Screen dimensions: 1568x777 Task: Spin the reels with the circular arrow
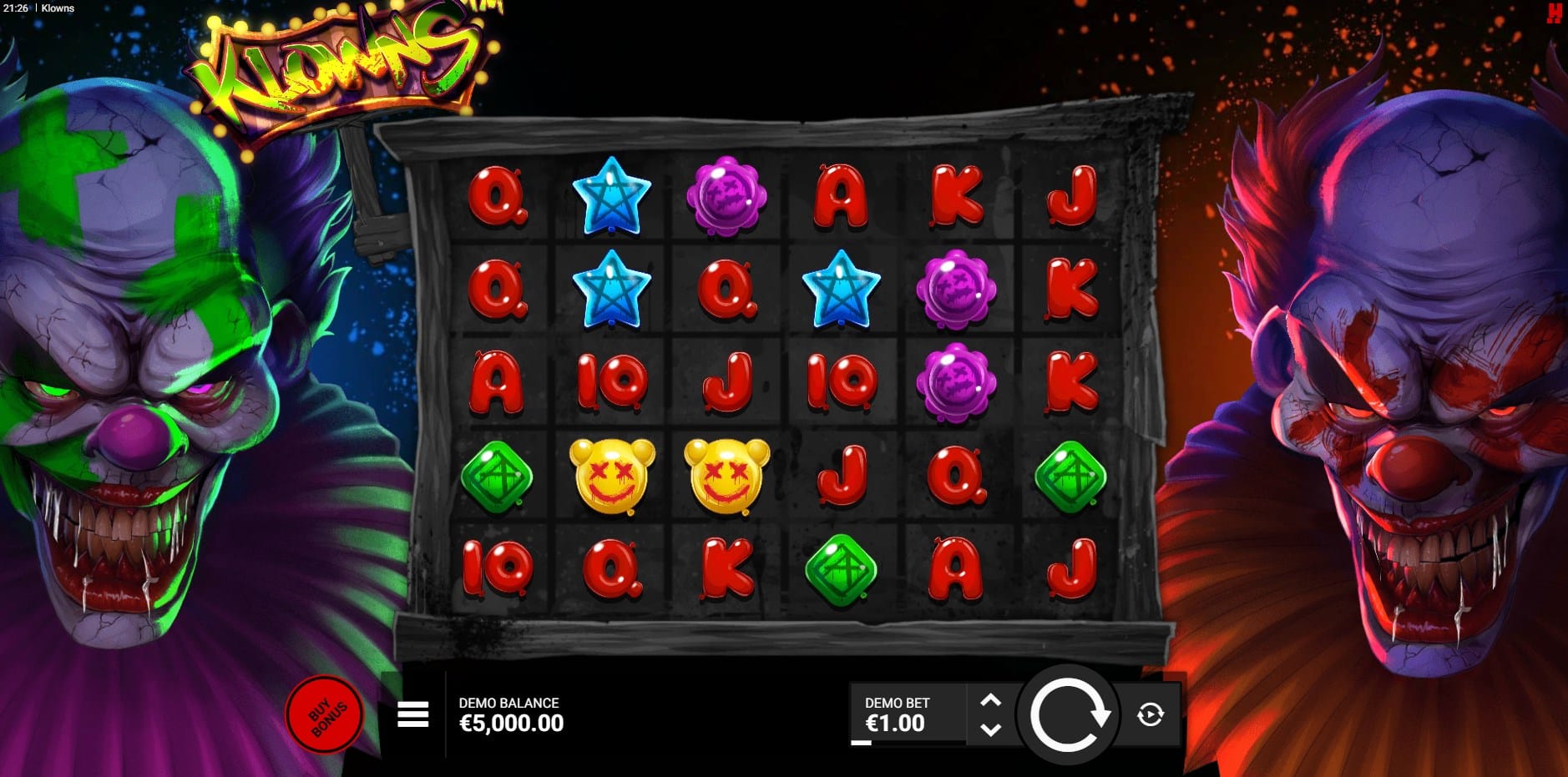pyautogui.click(x=1068, y=714)
